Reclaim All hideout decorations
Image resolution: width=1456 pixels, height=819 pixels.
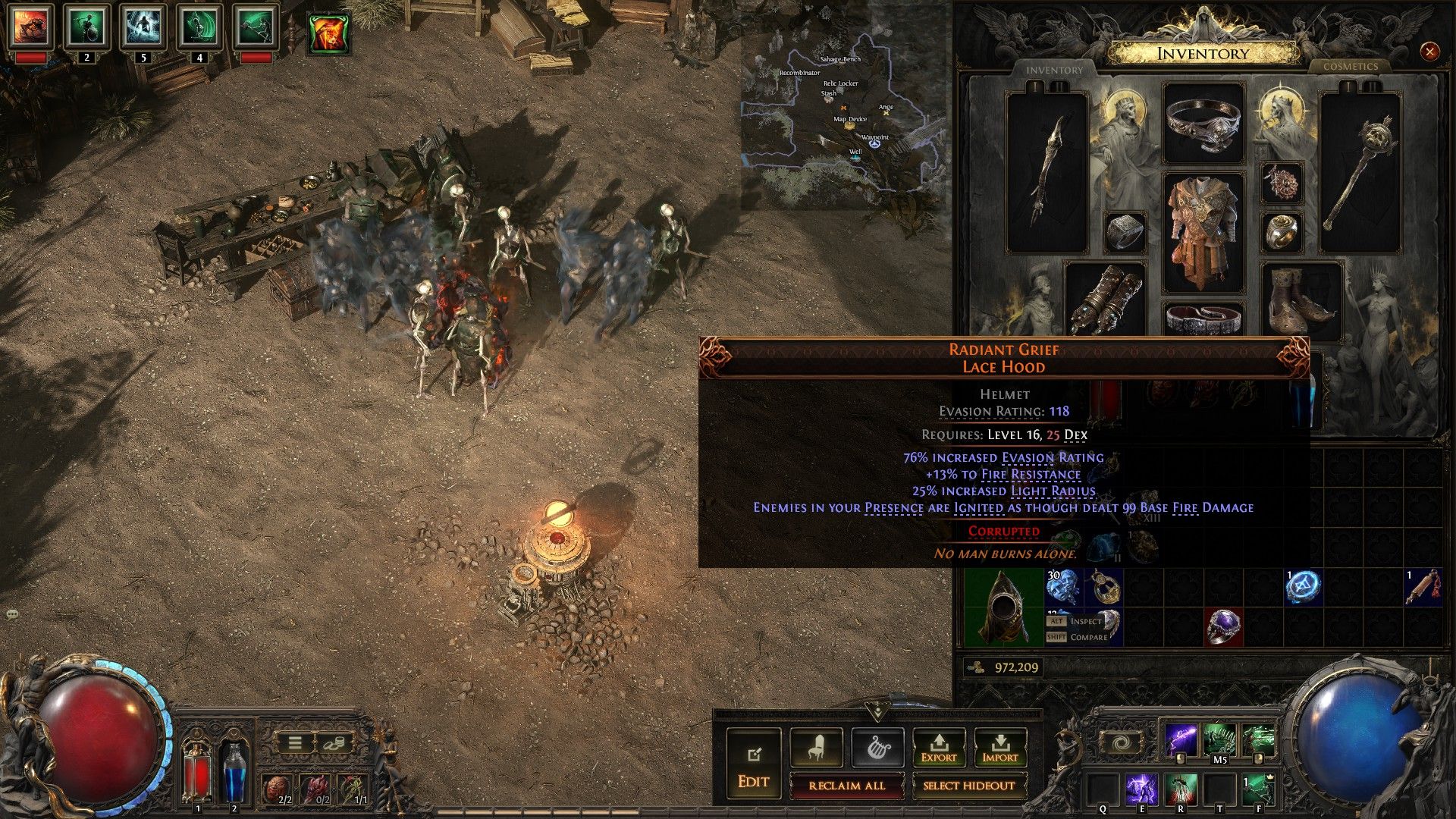pyautogui.click(x=846, y=786)
